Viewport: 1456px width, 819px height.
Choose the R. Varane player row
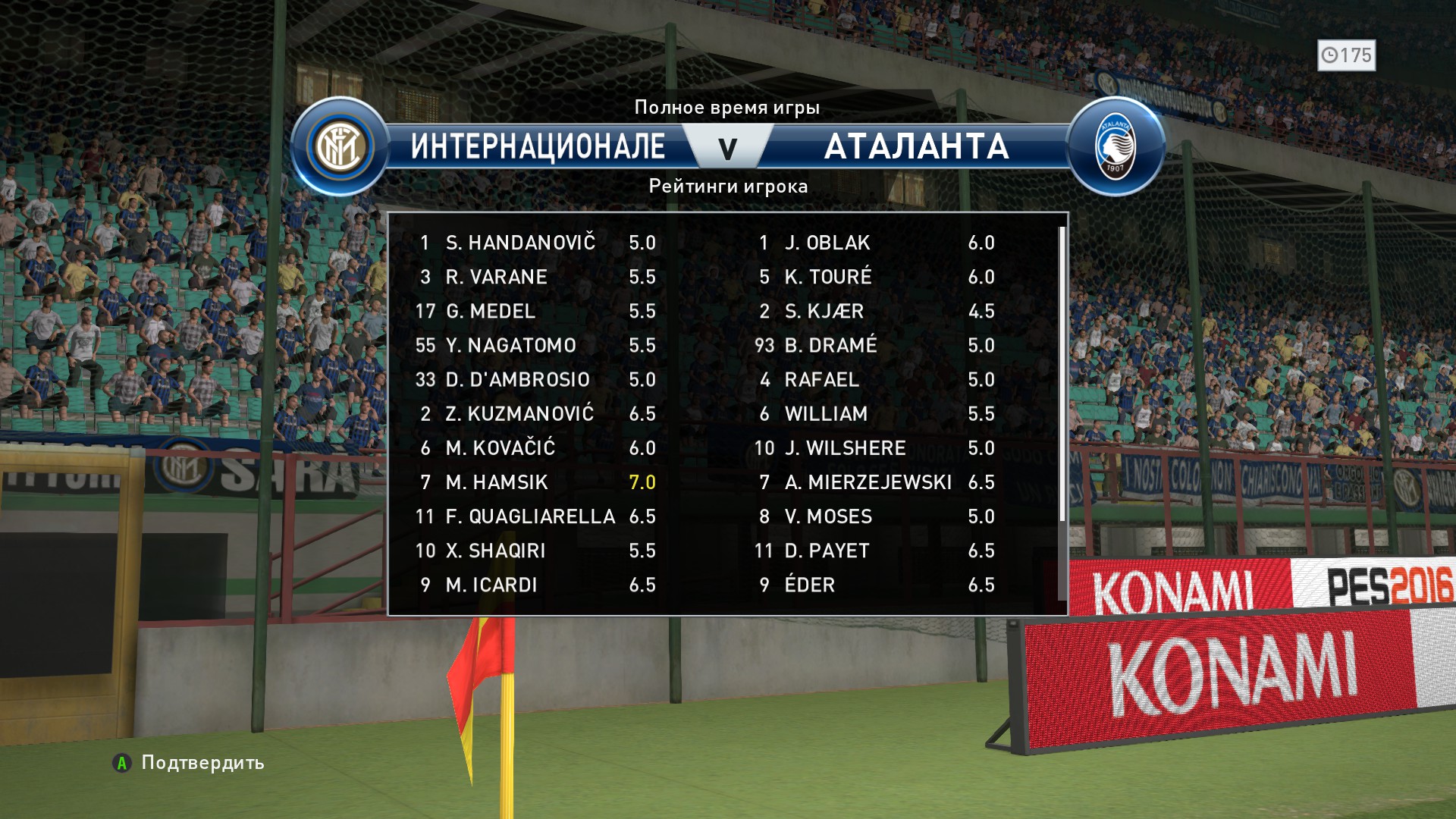click(x=535, y=277)
